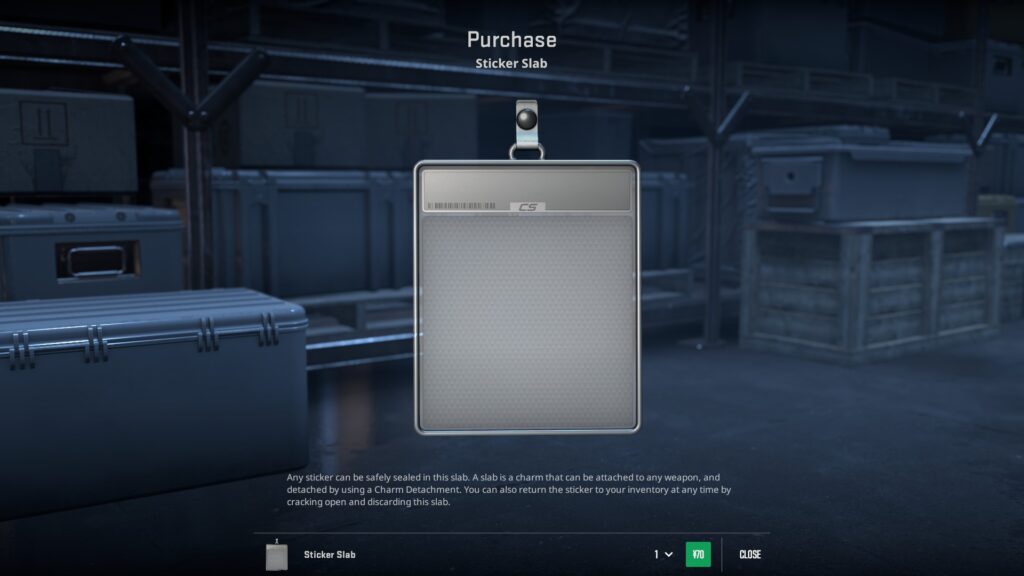Viewport: 1024px width, 576px height.
Task: Close the purchase screen
Action: (750, 554)
